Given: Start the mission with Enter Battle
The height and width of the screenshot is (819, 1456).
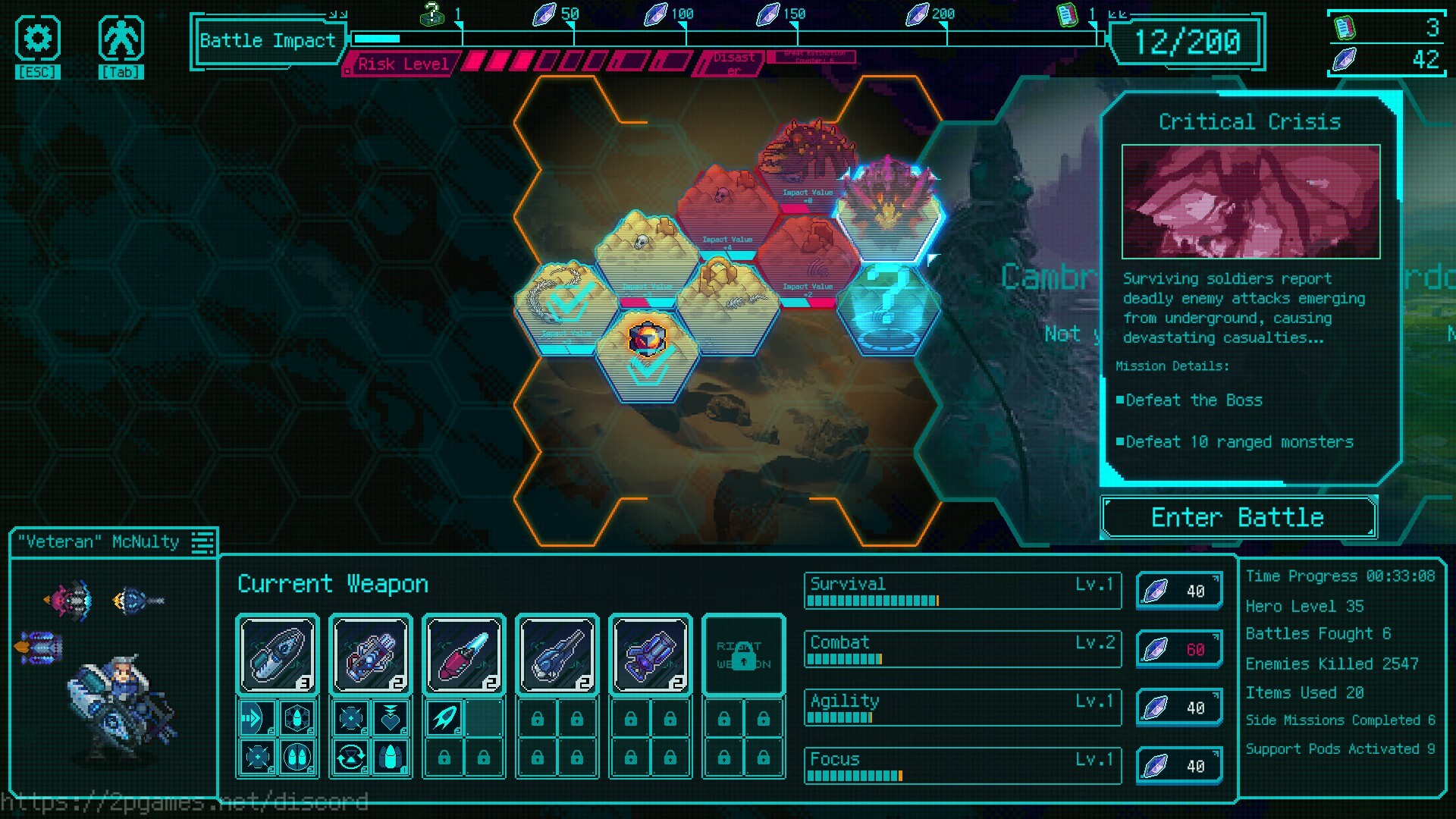Looking at the screenshot, I should (x=1238, y=518).
